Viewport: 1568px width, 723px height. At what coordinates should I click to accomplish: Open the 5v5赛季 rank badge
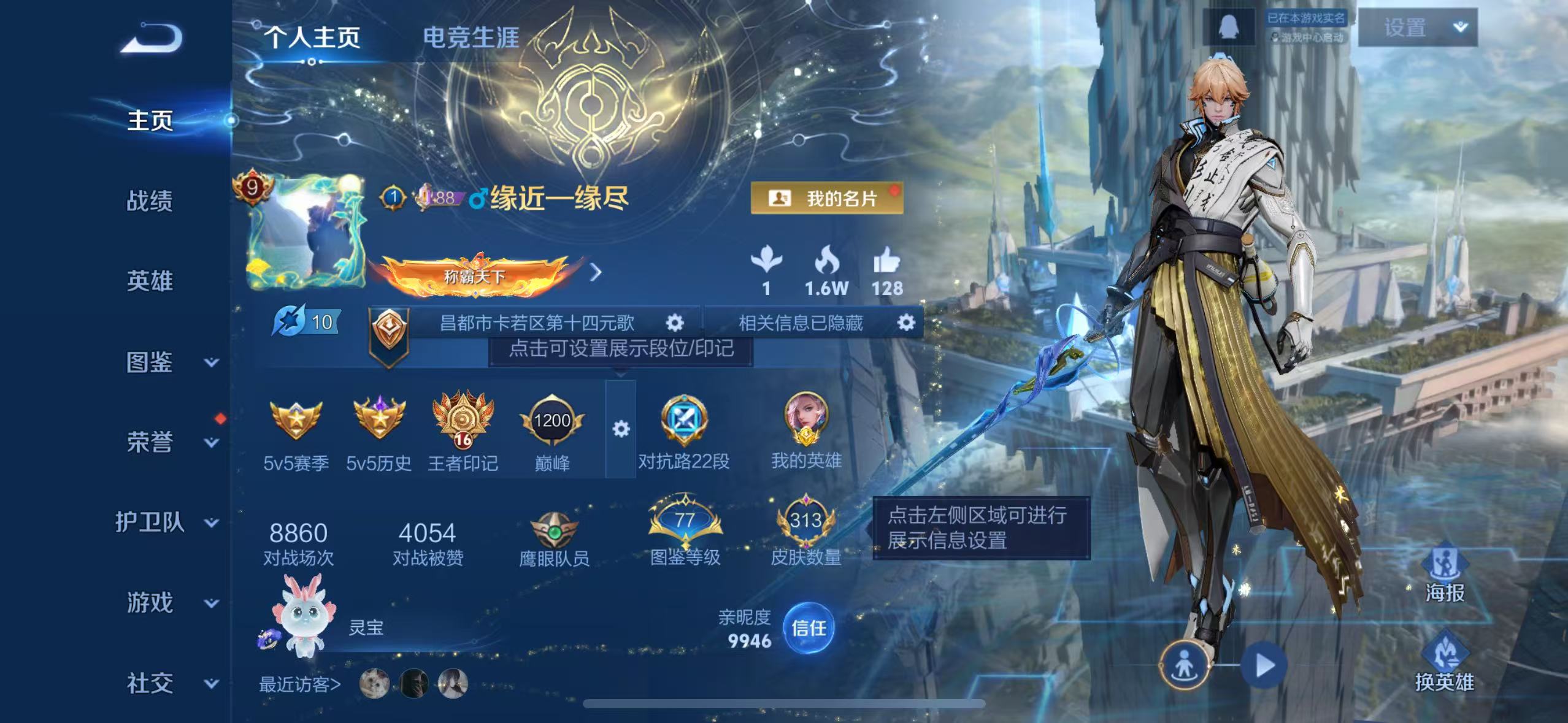click(x=296, y=424)
